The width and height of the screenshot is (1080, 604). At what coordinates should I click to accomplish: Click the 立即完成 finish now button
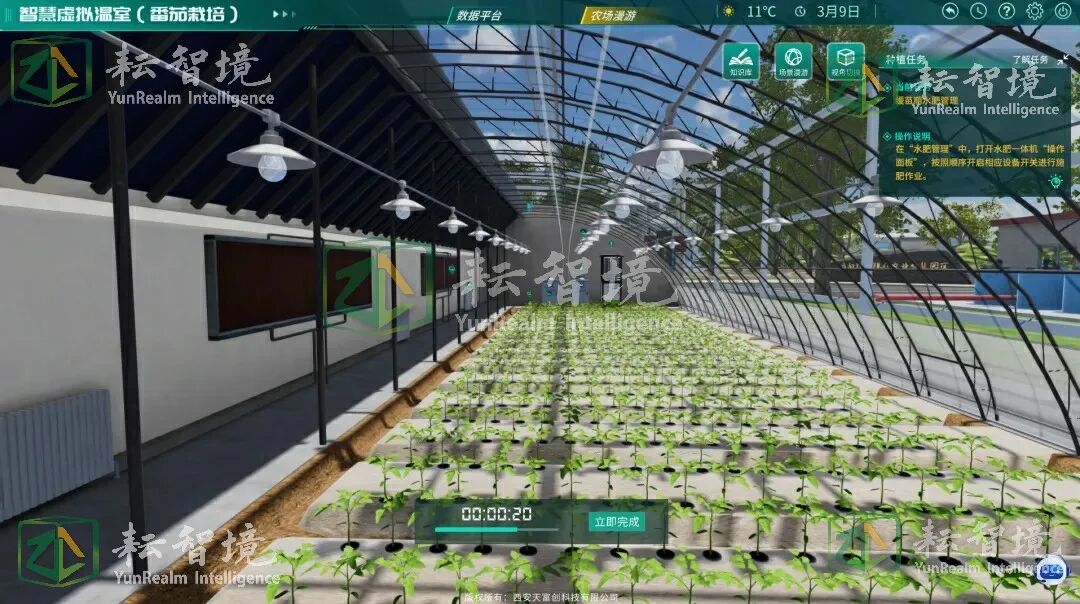[616, 521]
